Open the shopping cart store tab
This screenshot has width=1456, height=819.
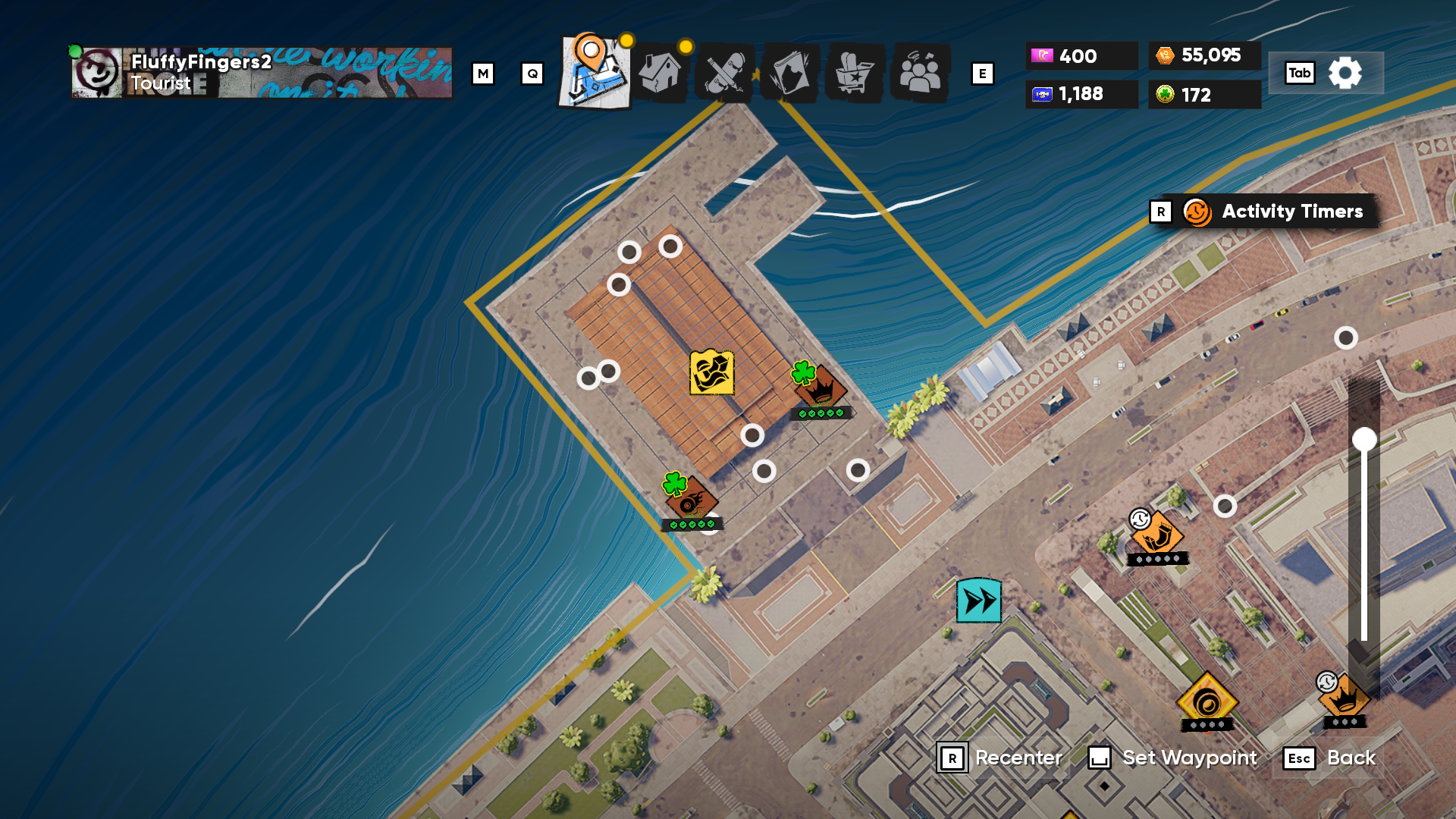tap(855, 74)
